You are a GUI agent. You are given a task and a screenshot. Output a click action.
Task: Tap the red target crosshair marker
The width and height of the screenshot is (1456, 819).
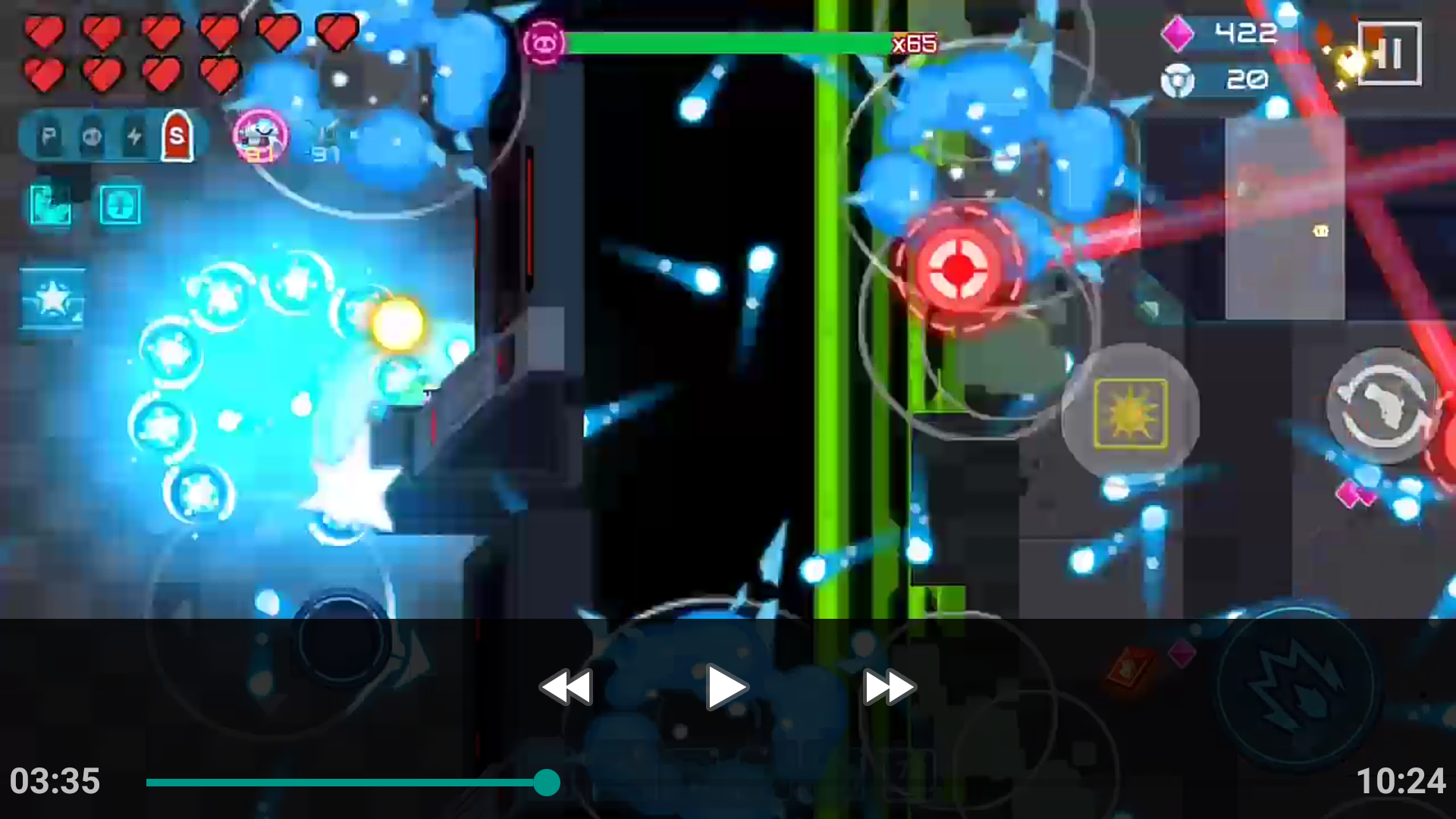point(959,267)
